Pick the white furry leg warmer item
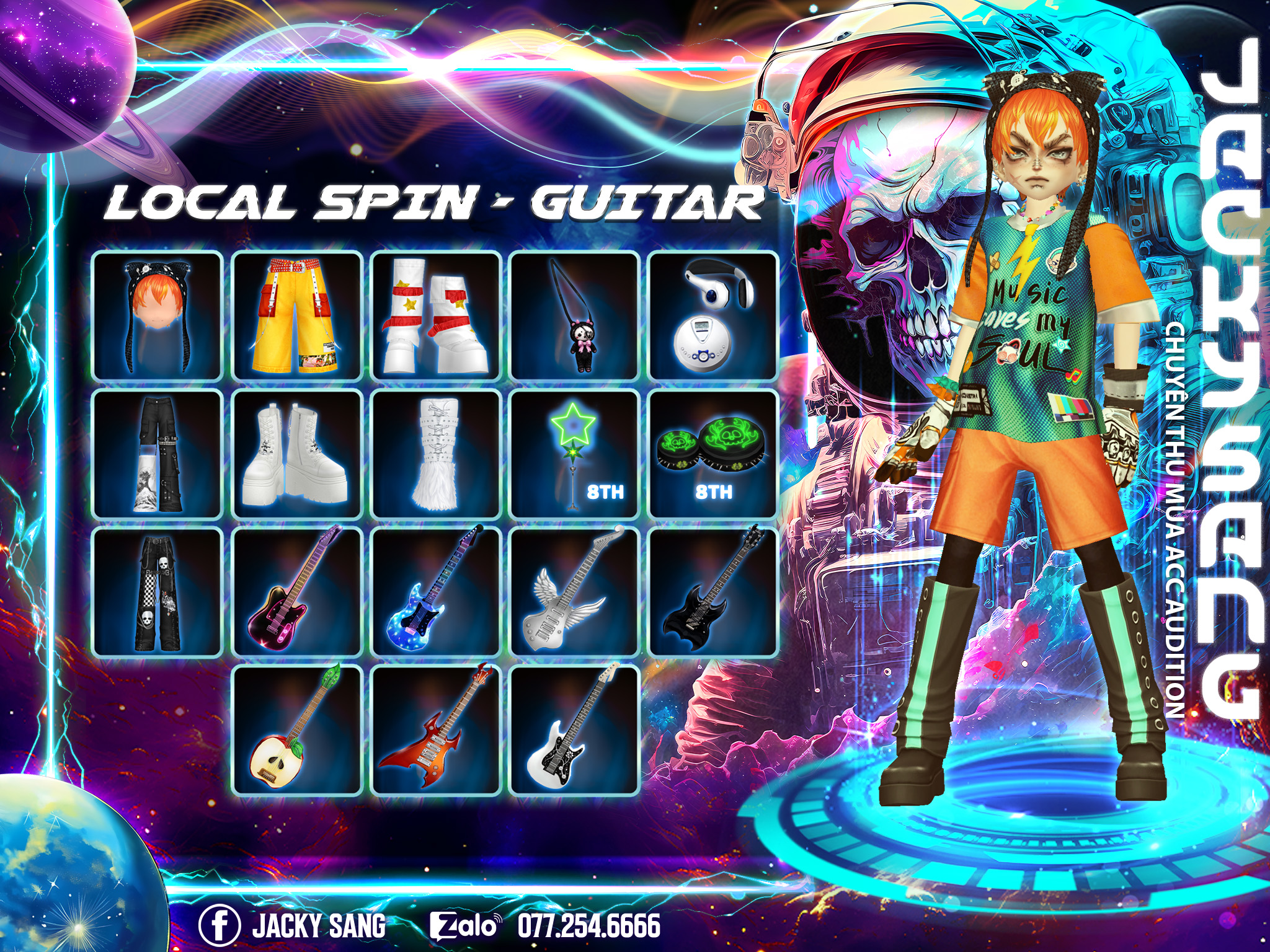 pos(436,454)
